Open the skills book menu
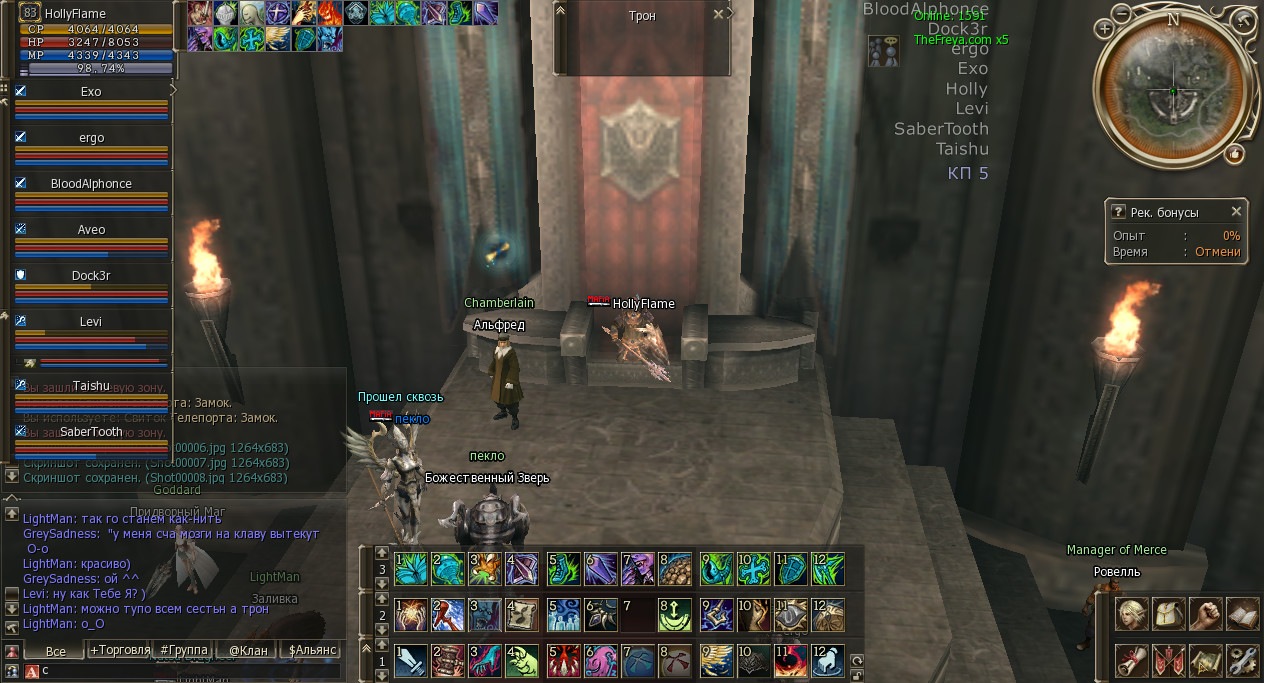Image resolution: width=1264 pixels, height=683 pixels. [x=1242, y=613]
